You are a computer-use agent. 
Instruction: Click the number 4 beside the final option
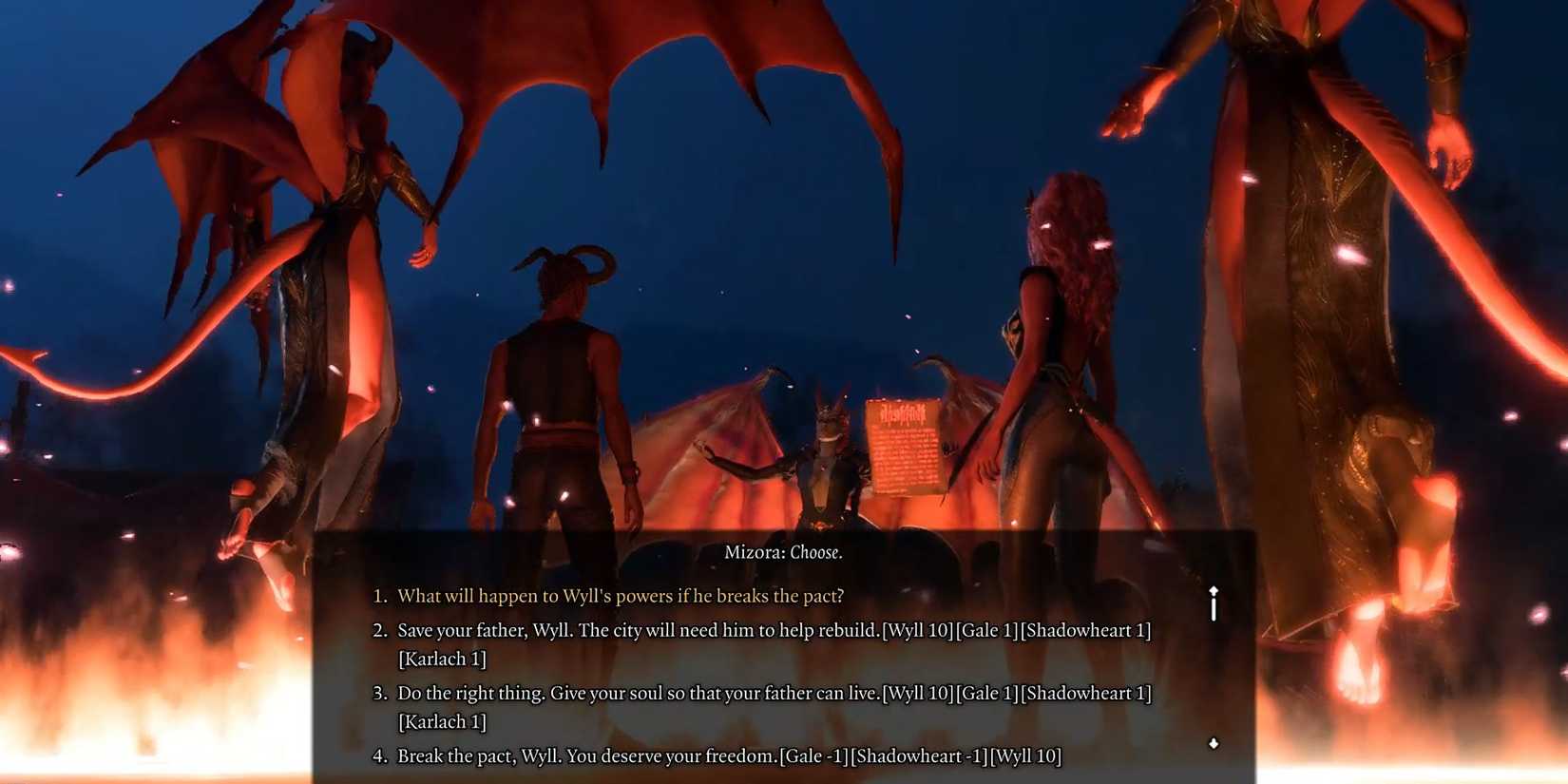pyautogui.click(x=378, y=755)
